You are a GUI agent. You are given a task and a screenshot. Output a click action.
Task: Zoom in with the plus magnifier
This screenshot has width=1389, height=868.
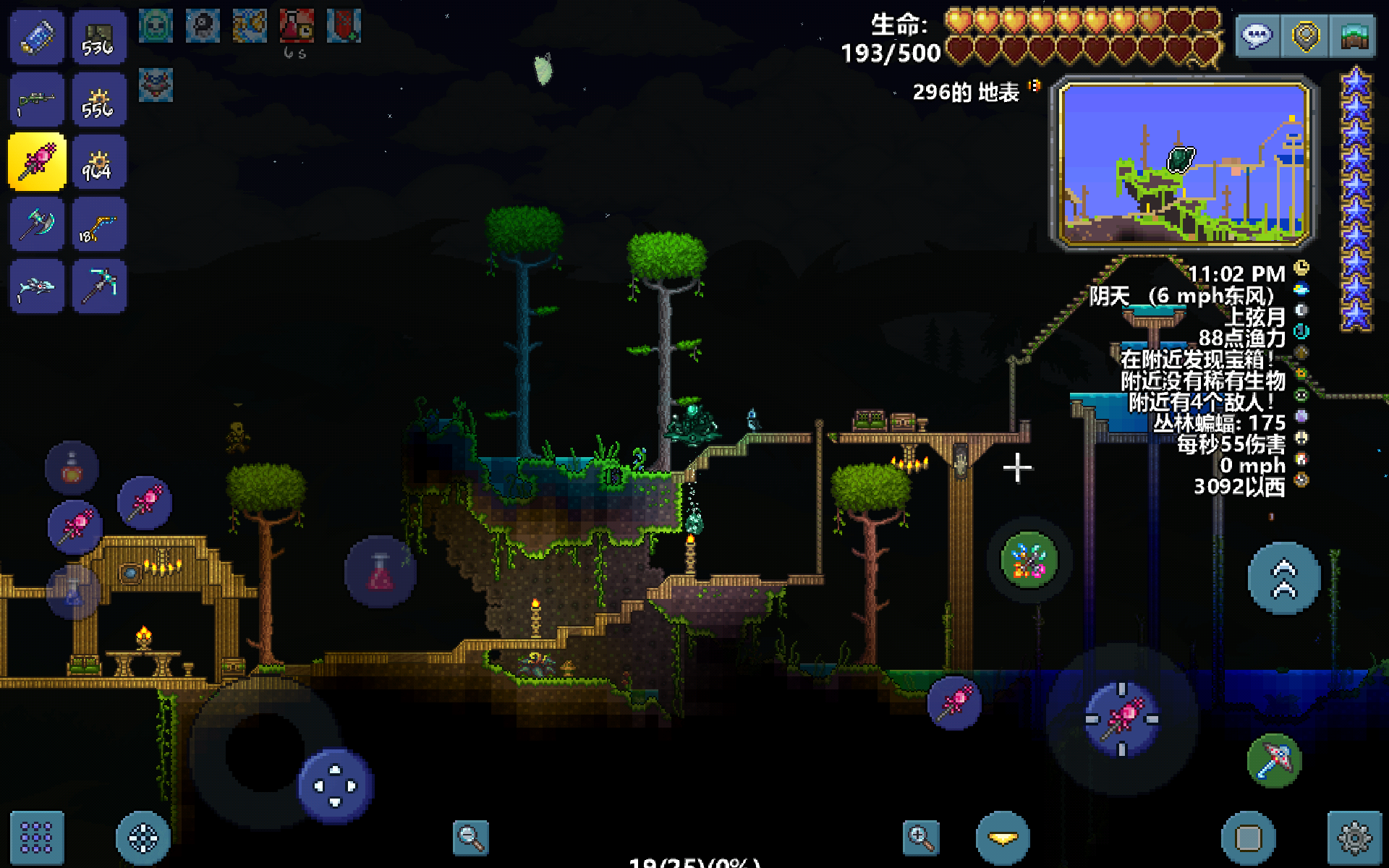click(x=921, y=838)
